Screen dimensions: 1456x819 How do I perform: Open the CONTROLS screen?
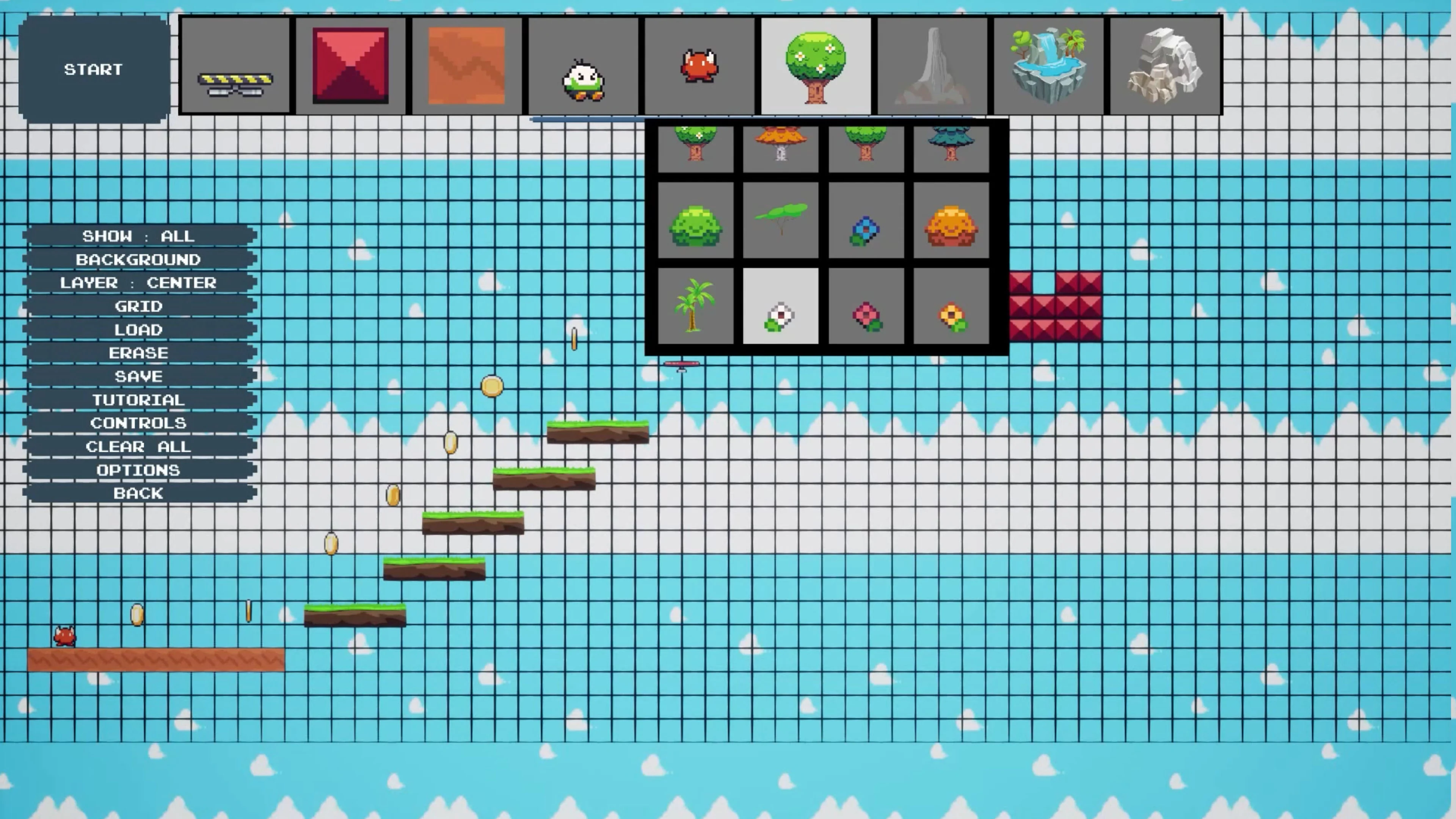(139, 423)
